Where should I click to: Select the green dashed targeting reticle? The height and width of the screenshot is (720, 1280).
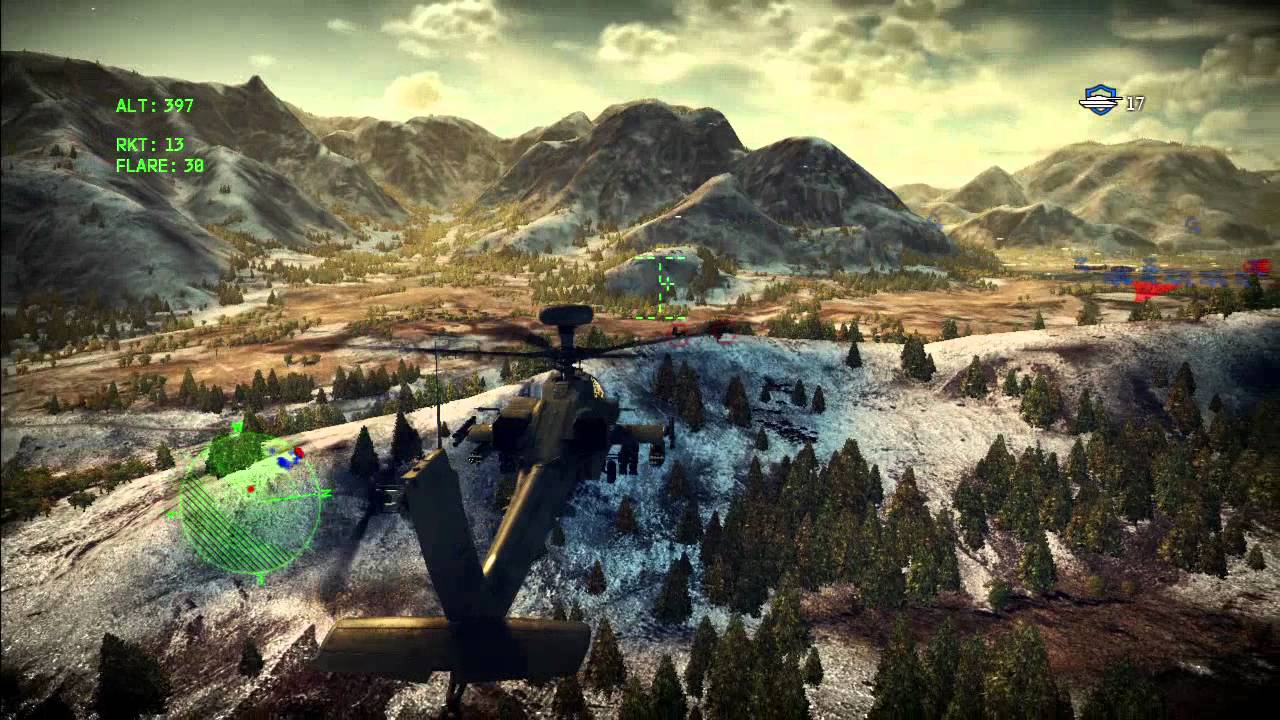[x=662, y=284]
